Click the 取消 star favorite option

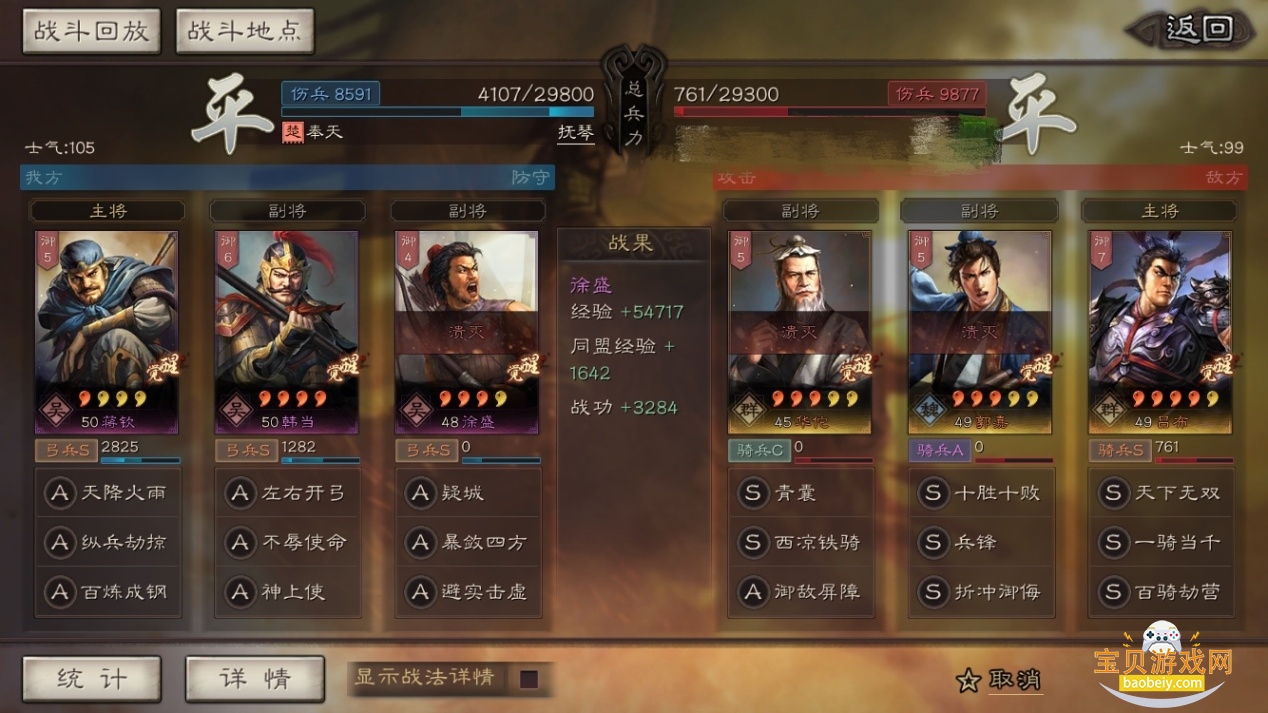point(1000,681)
